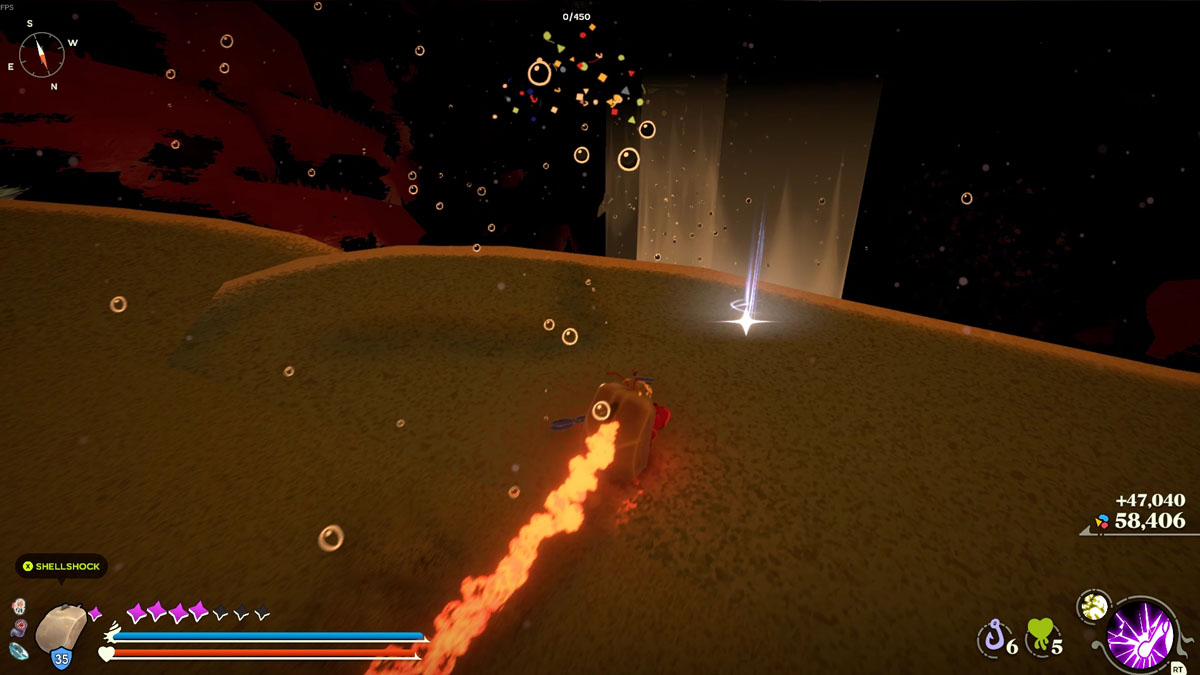Select the small yellow secondary adaptation icon

coord(1094,604)
